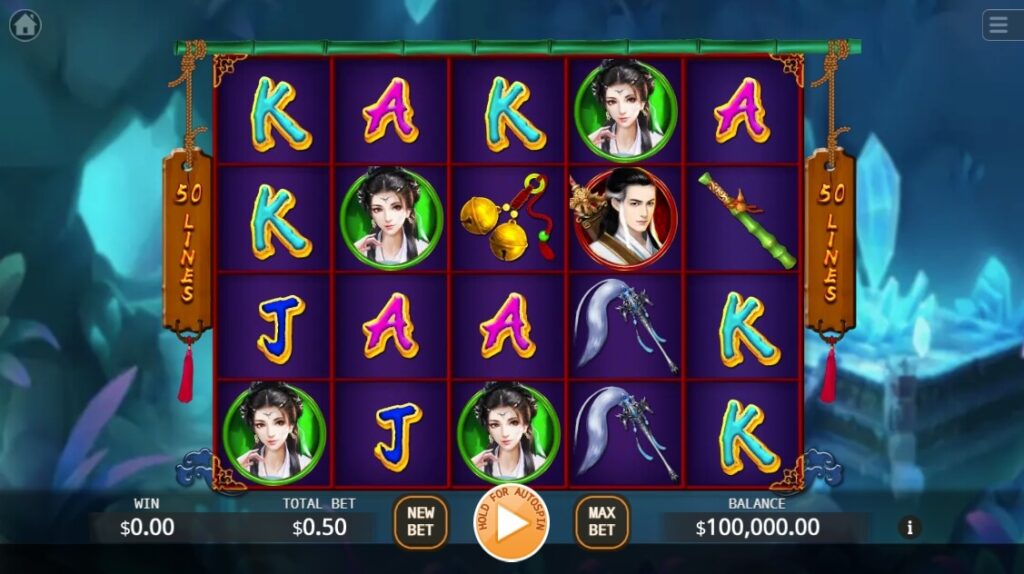Open the New Bet options

(420, 522)
